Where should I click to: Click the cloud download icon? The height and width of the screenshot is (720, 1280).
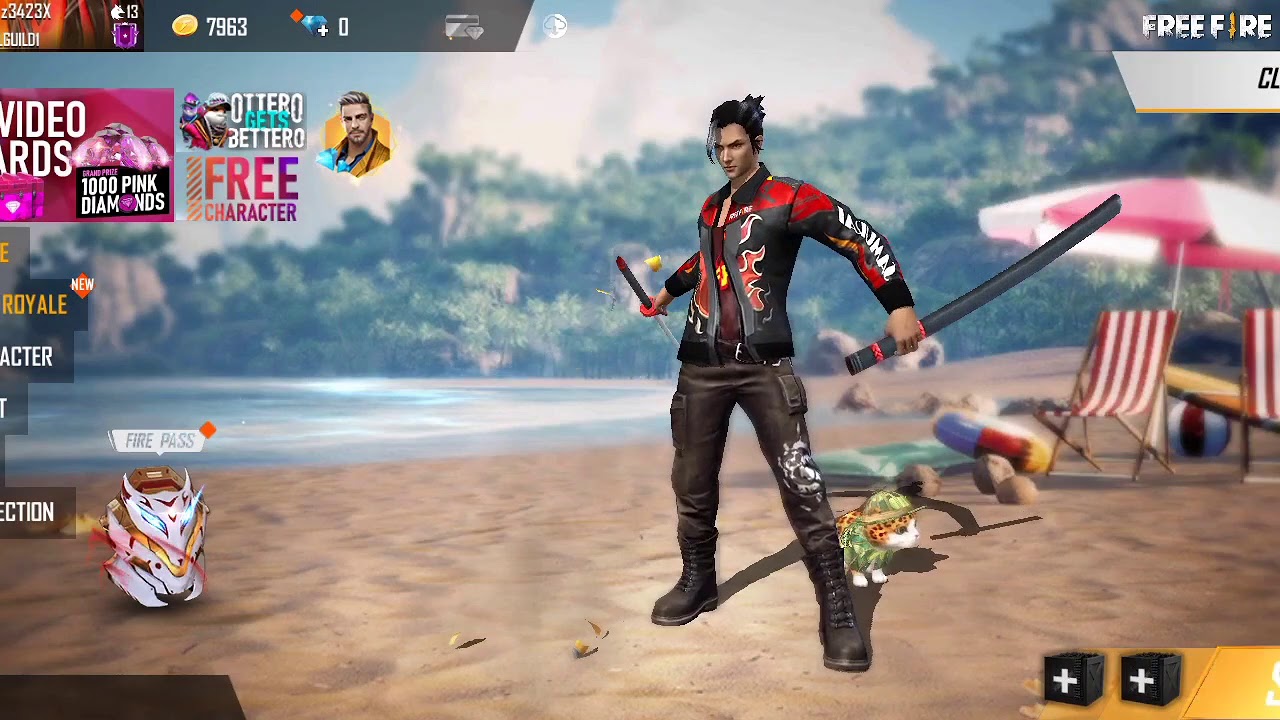[555, 27]
